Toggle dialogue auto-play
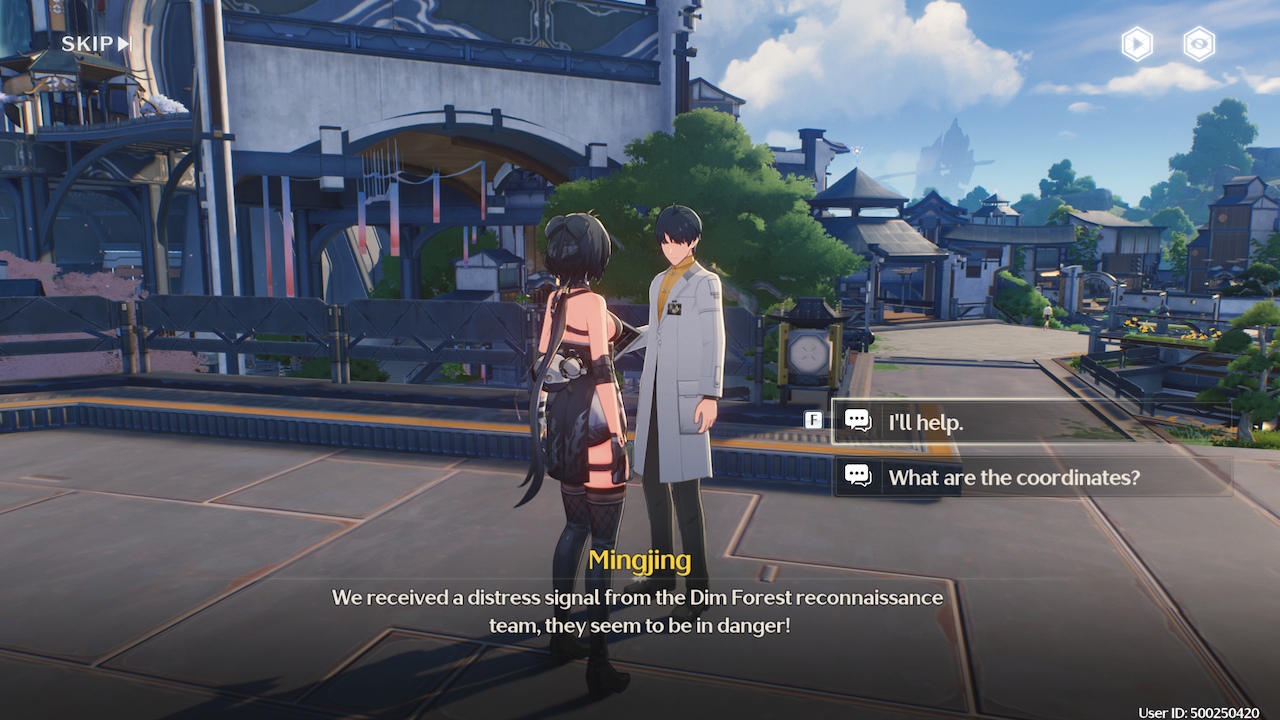This screenshot has width=1280, height=720. point(1136,44)
